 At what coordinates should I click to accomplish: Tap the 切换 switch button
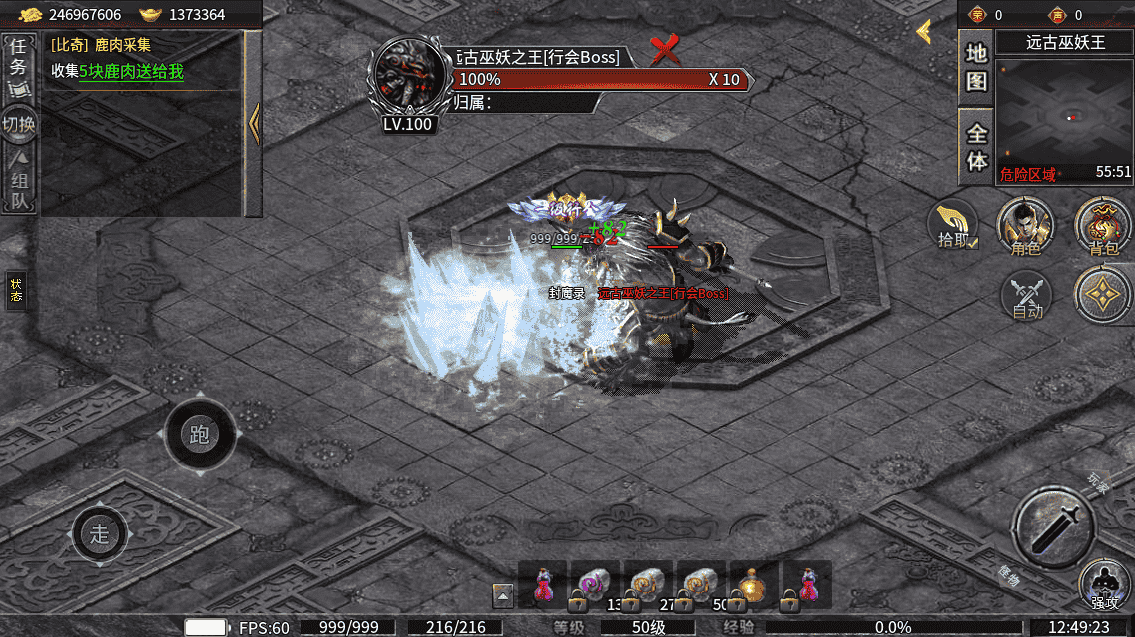coord(18,124)
